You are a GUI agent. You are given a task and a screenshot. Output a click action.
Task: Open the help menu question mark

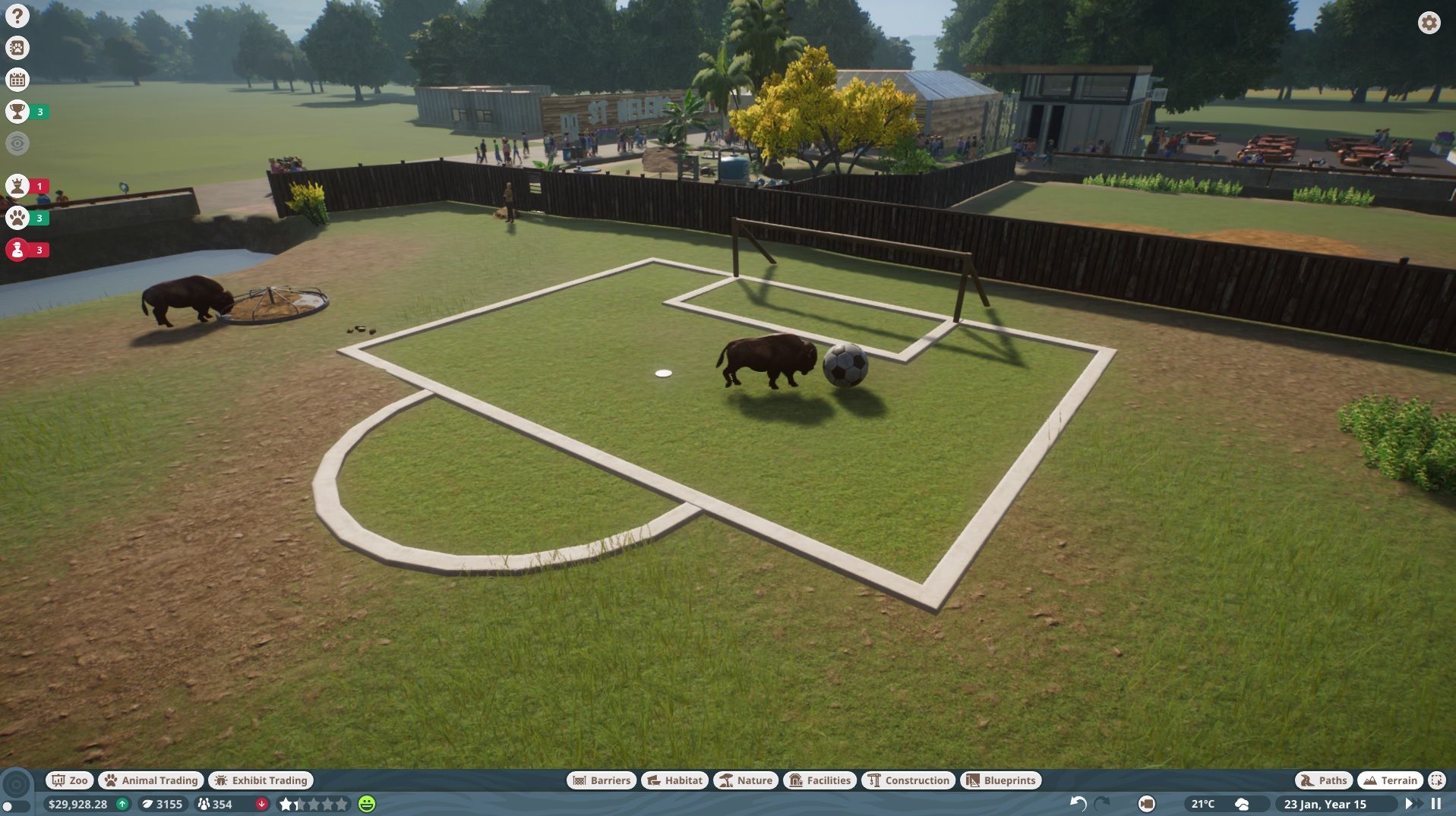click(x=16, y=15)
